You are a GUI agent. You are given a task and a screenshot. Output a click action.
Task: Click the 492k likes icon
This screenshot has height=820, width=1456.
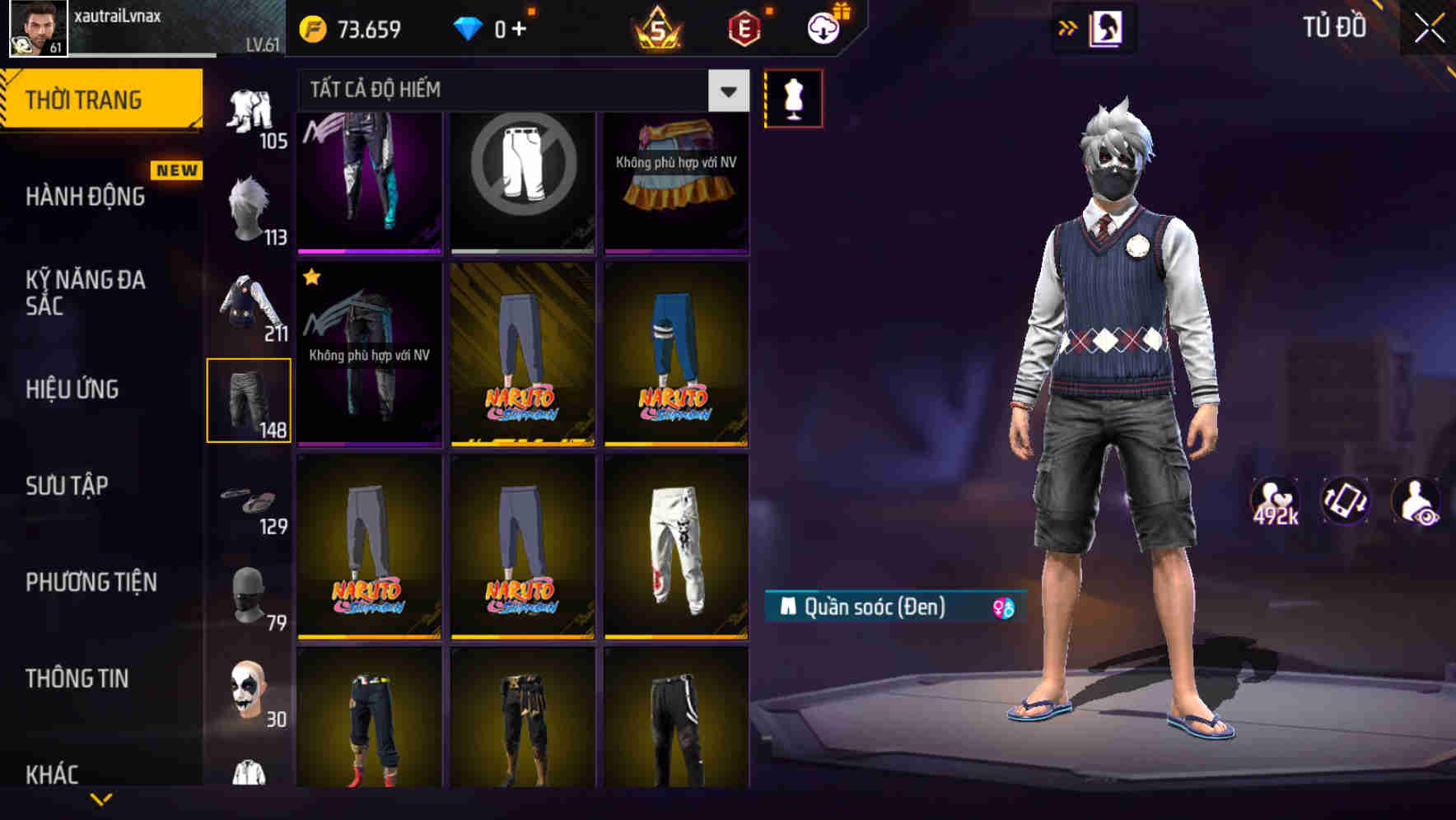pos(1277,502)
